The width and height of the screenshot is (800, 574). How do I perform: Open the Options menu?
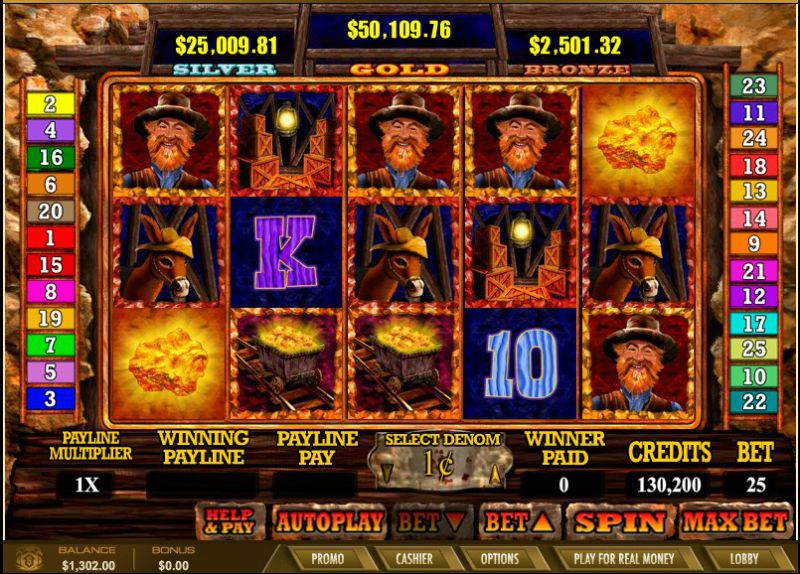(x=499, y=558)
